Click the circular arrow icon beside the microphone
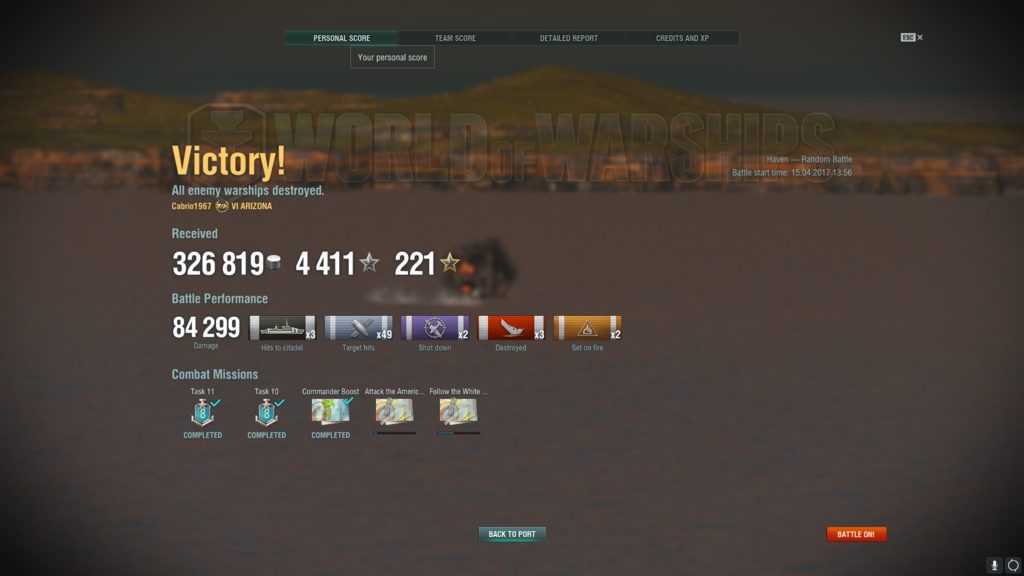 pos(1013,565)
